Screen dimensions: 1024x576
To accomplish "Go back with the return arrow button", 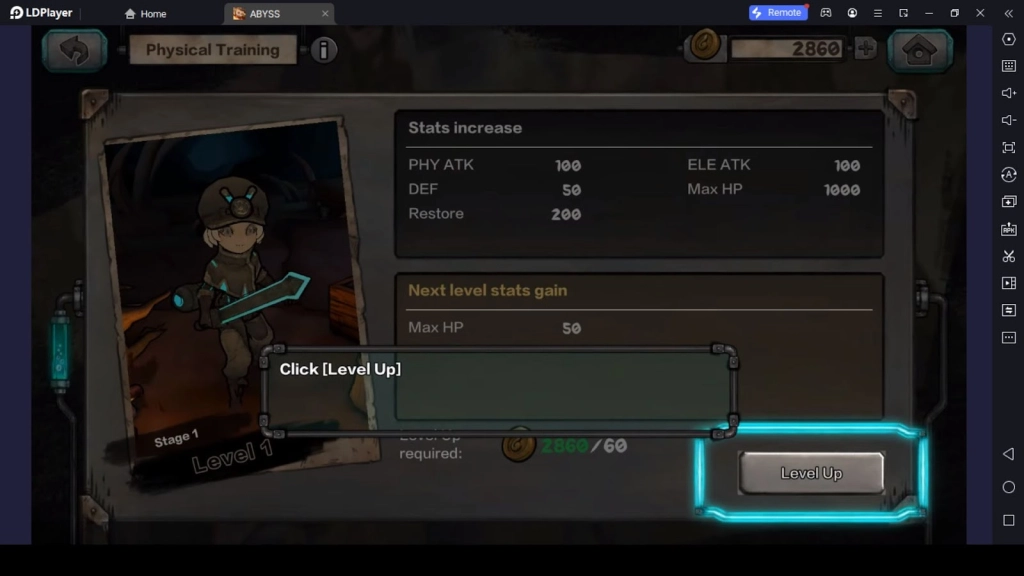I will 74,50.
